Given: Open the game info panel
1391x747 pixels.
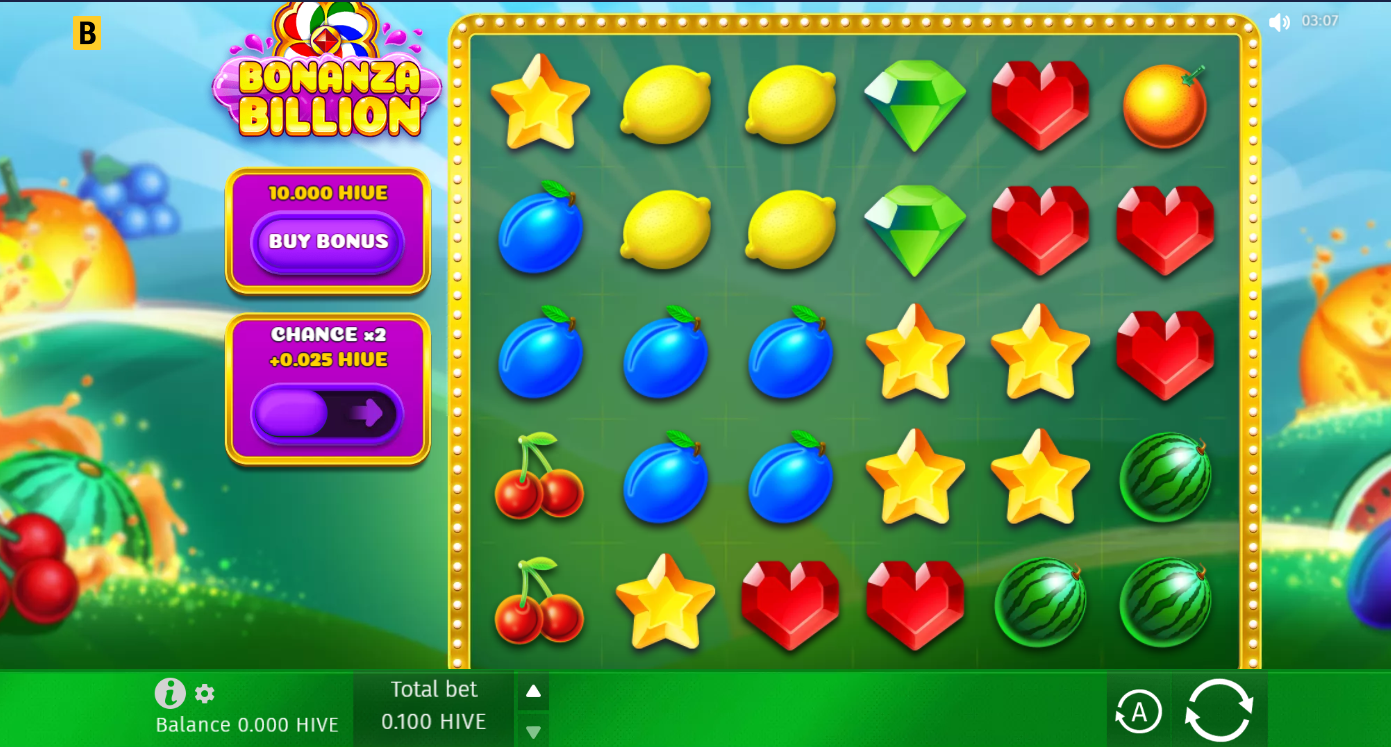Looking at the screenshot, I should [170, 693].
